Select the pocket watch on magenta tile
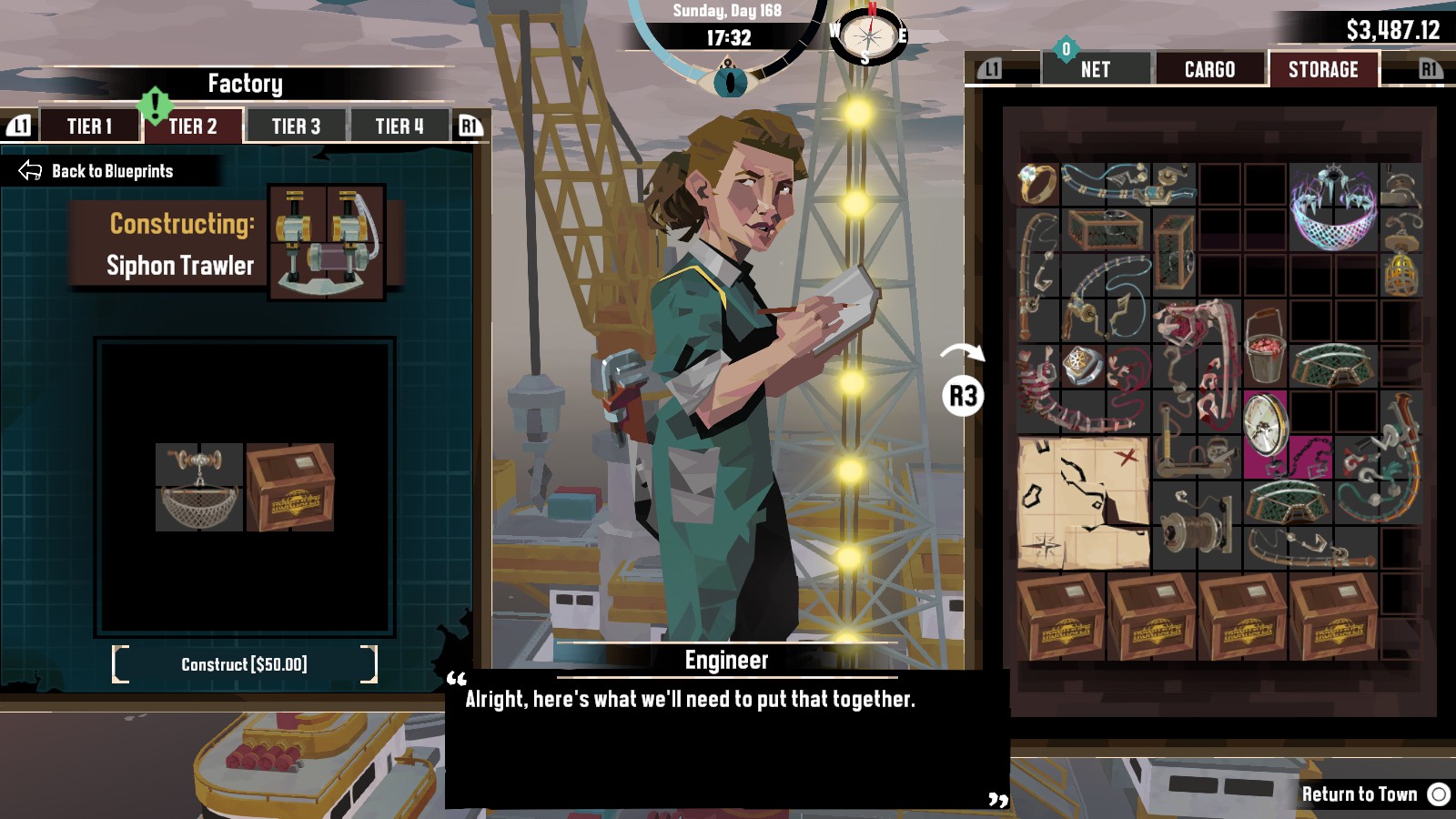The width and height of the screenshot is (1456, 819). click(1266, 423)
